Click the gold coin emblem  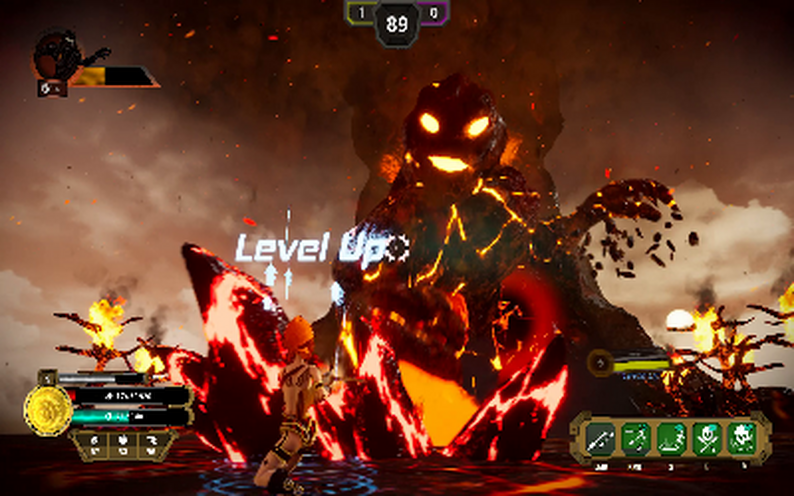[x=48, y=410]
